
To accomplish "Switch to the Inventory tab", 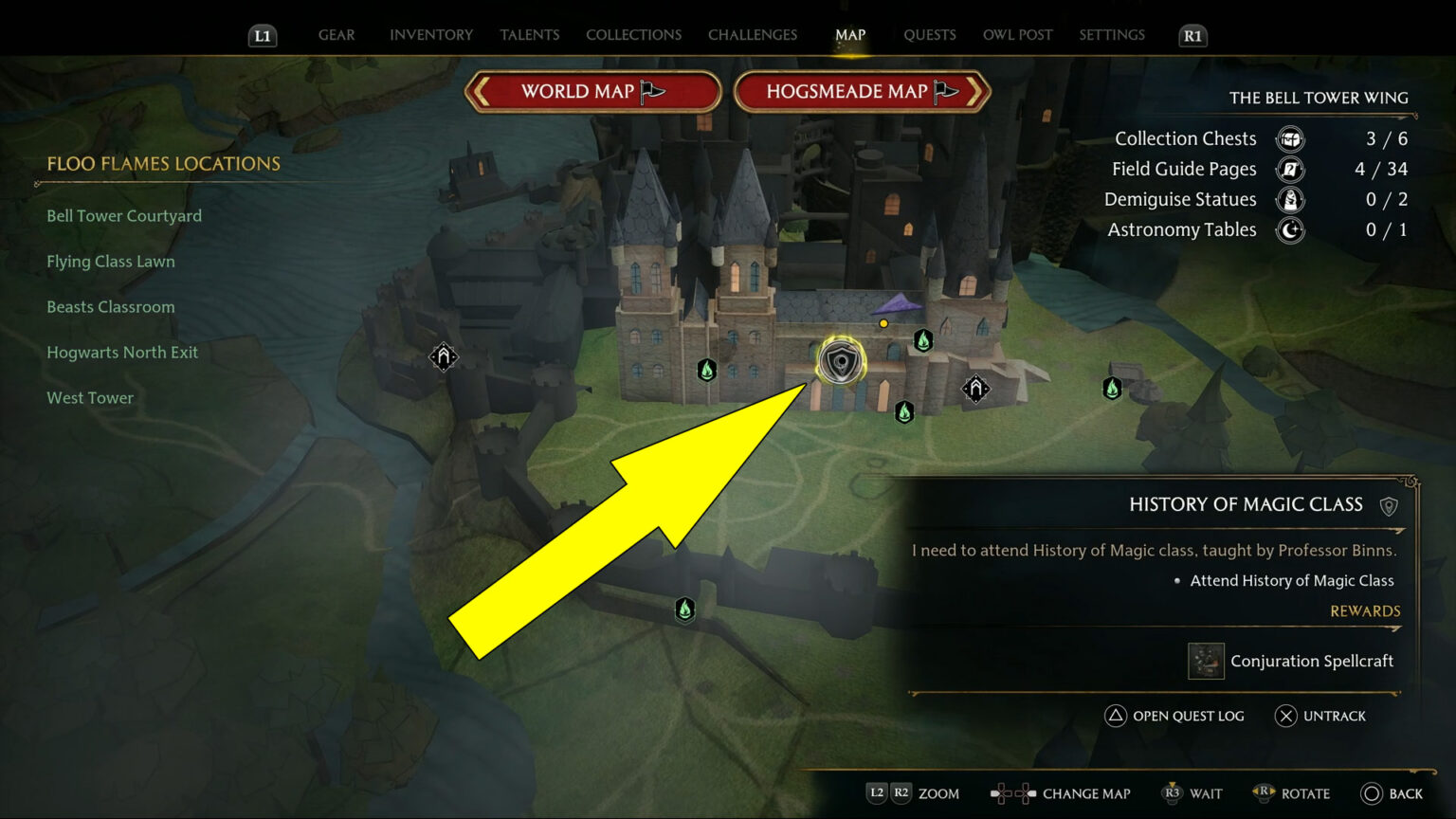I will click(430, 35).
